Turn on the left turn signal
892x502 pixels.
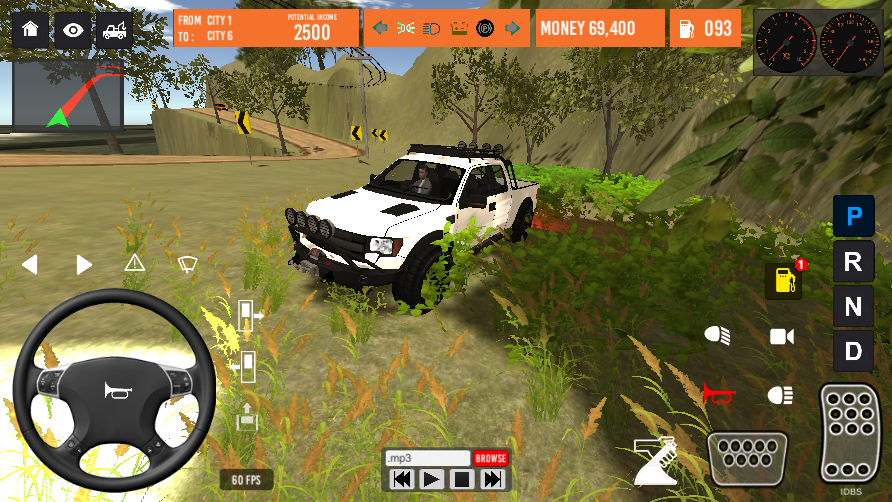click(x=30, y=264)
